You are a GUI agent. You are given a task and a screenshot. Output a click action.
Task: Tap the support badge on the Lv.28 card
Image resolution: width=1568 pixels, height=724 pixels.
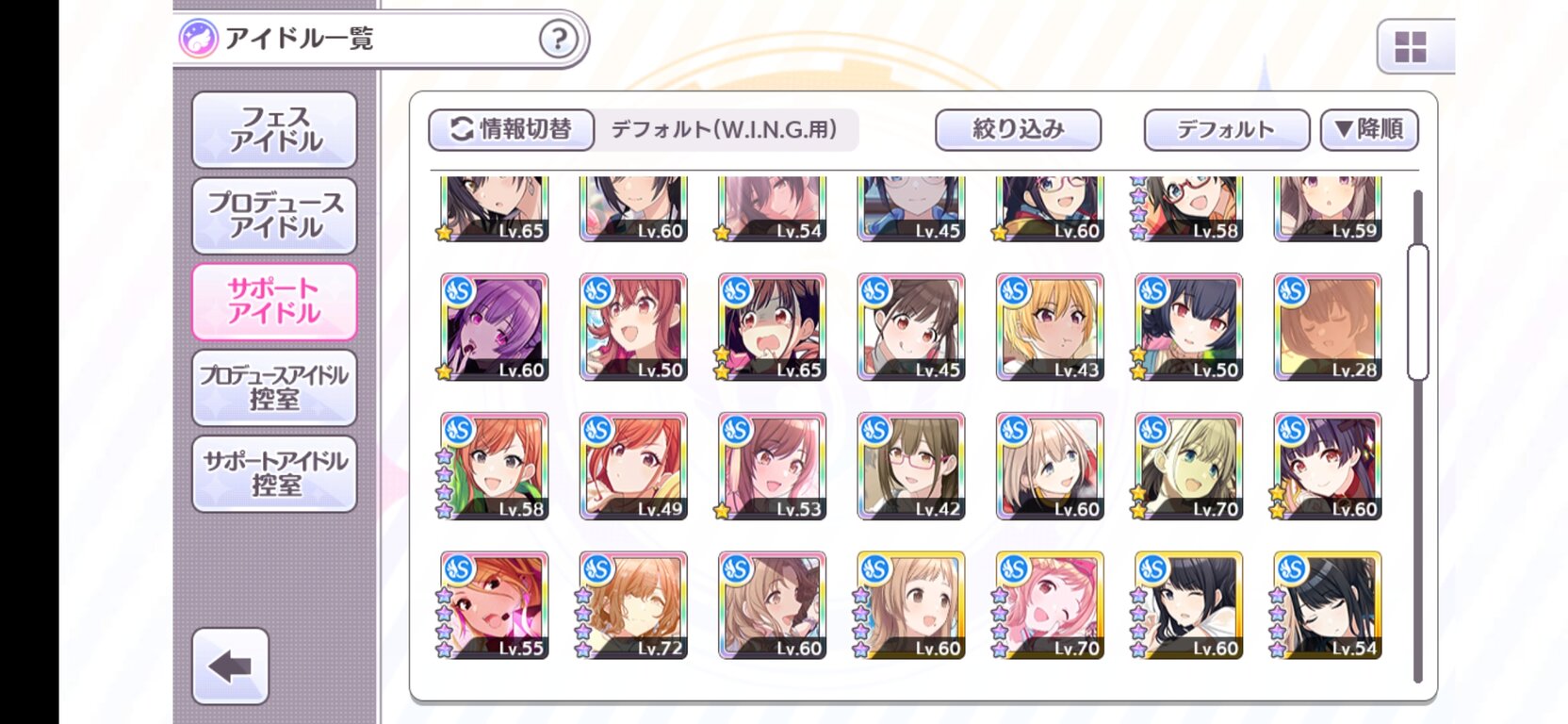point(1291,288)
